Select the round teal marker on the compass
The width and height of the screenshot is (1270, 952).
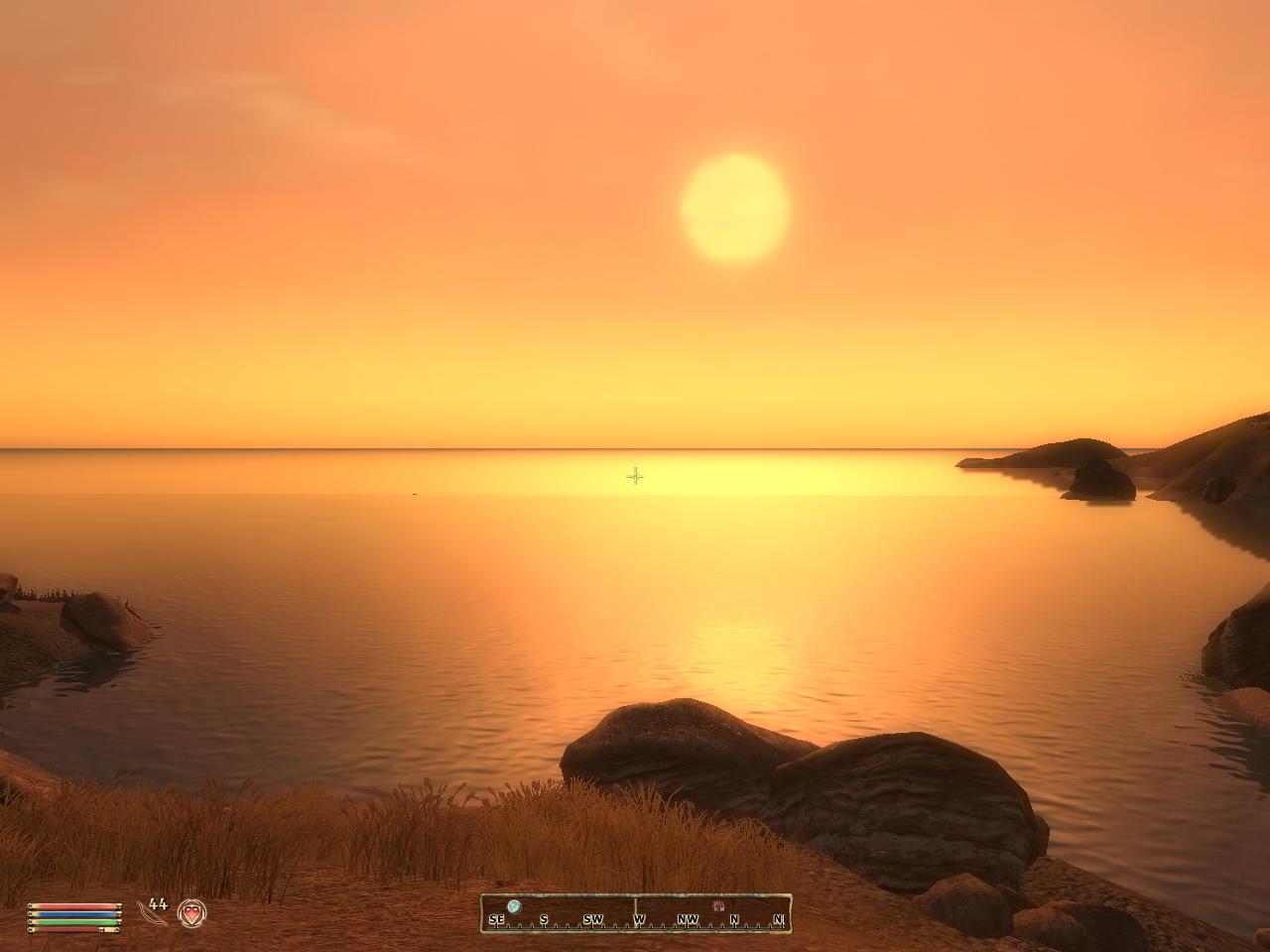(513, 906)
